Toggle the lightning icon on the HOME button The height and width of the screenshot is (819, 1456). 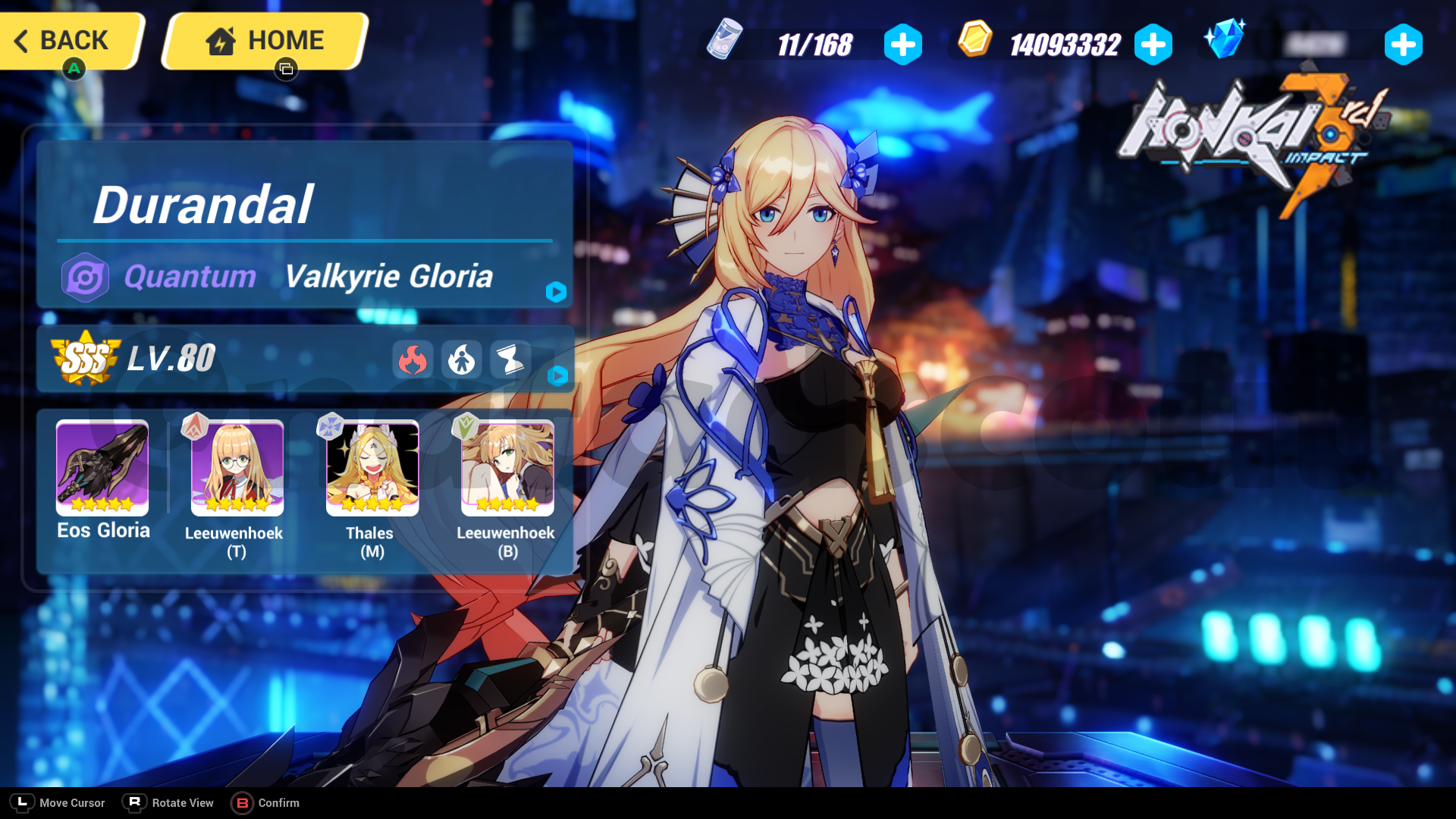220,39
